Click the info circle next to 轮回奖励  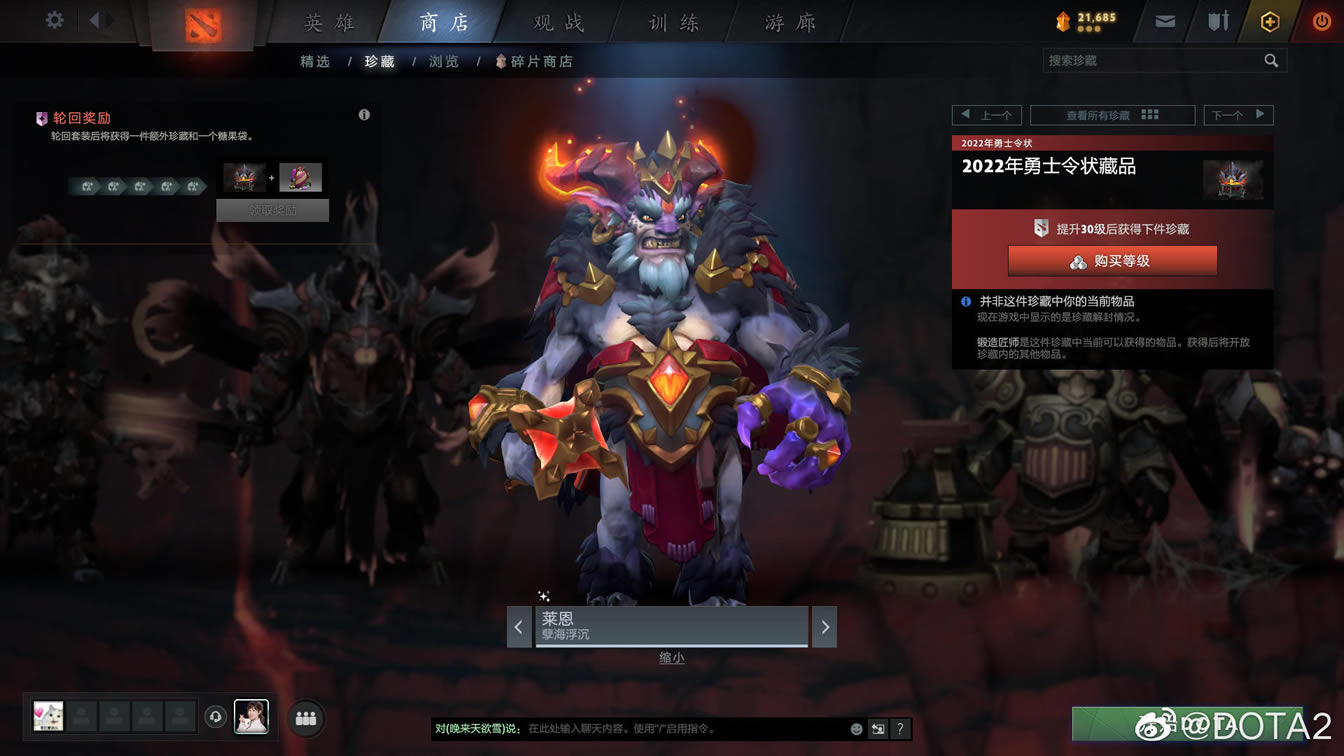click(364, 114)
